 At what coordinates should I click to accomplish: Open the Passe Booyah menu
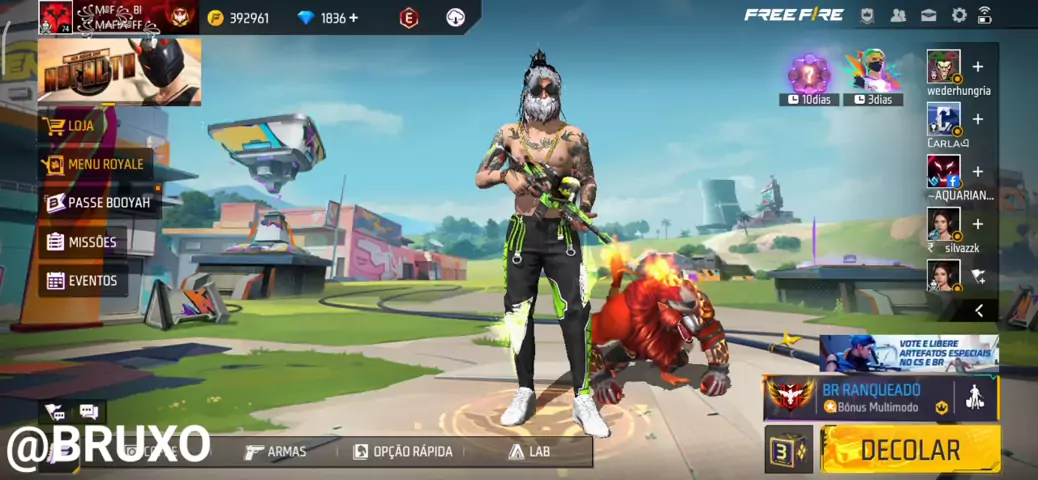(98, 203)
